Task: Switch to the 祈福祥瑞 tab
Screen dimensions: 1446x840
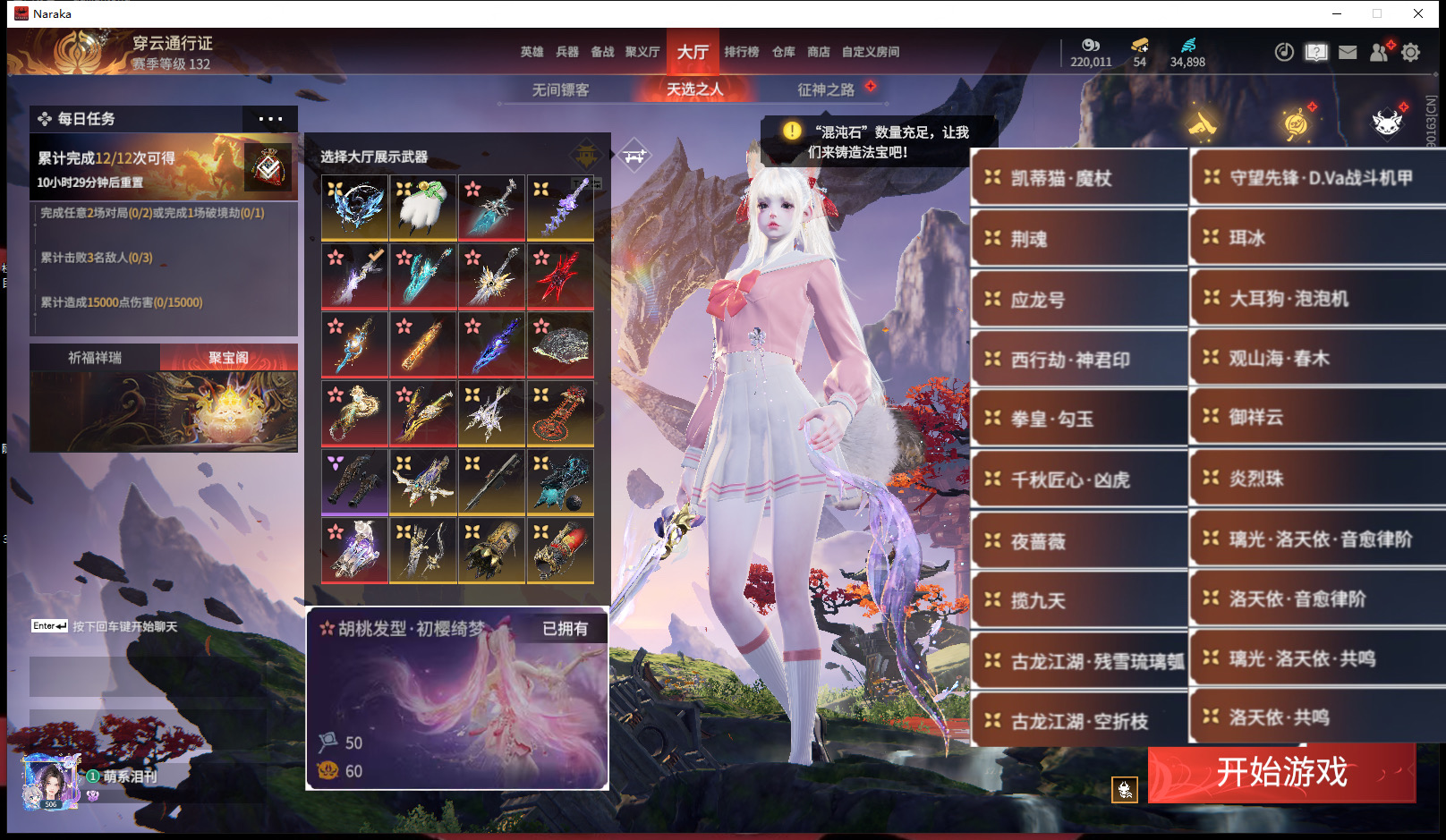Action: pyautogui.click(x=95, y=358)
